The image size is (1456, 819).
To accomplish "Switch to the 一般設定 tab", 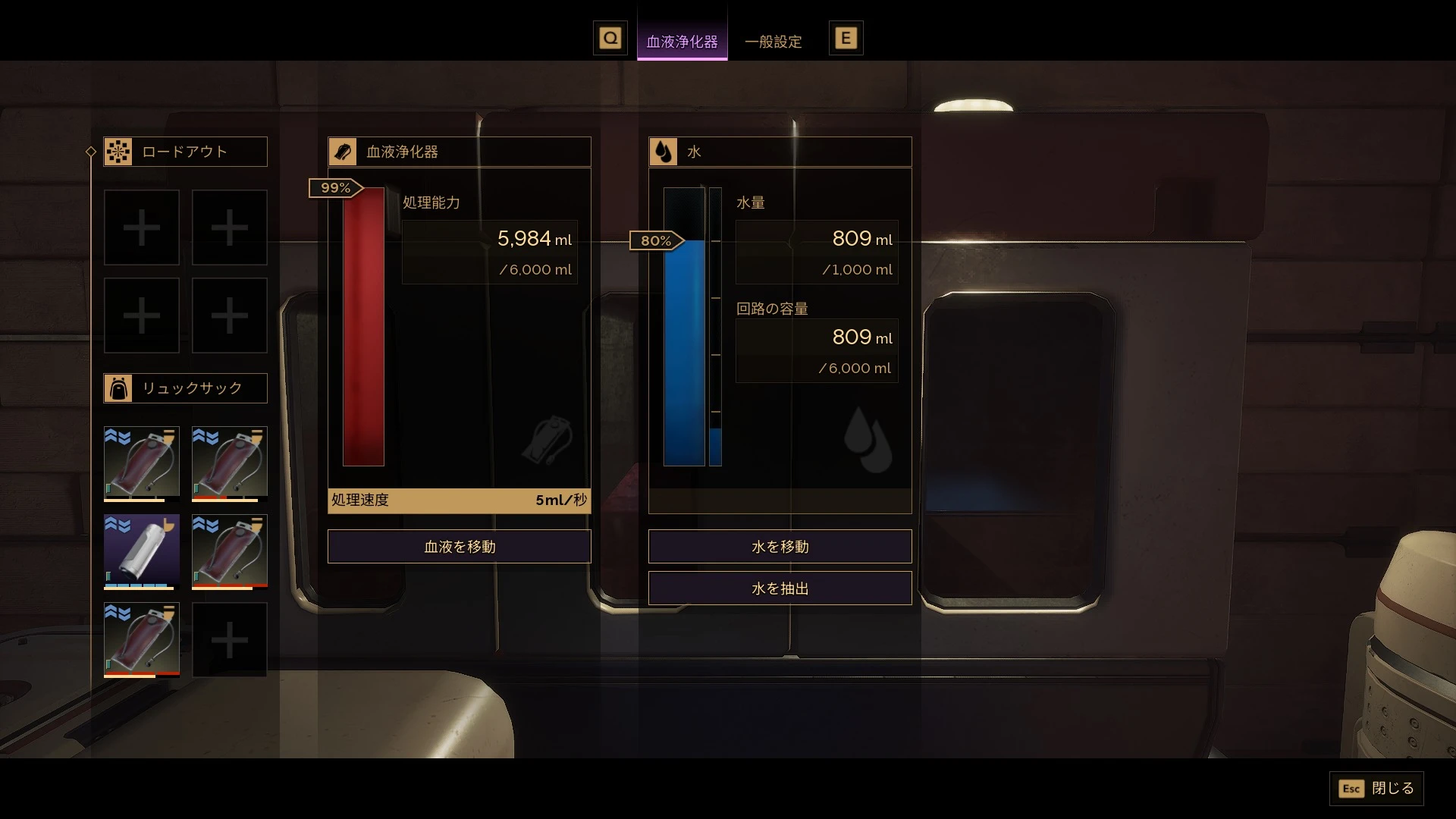I will click(773, 42).
